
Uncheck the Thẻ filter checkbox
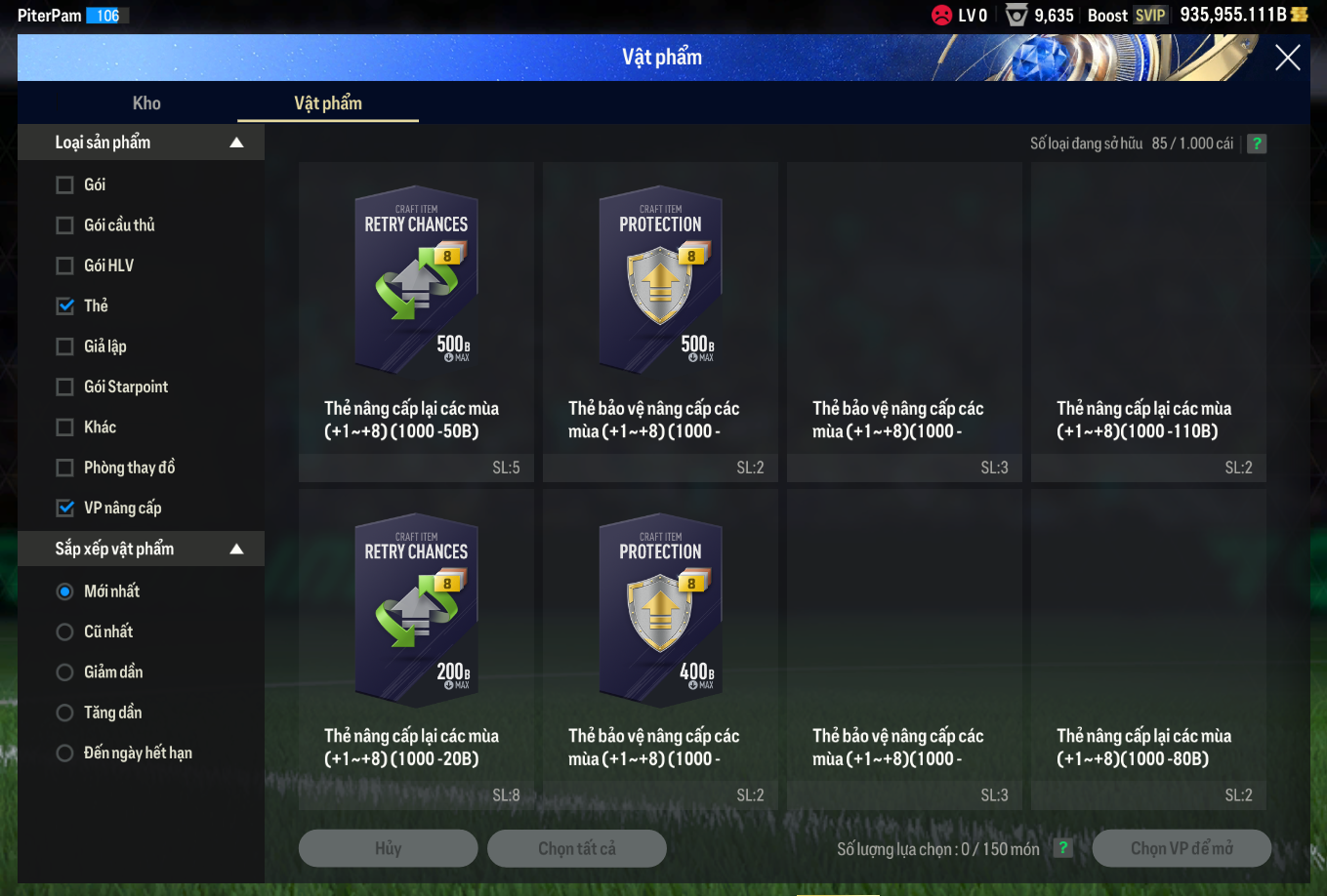tap(65, 306)
